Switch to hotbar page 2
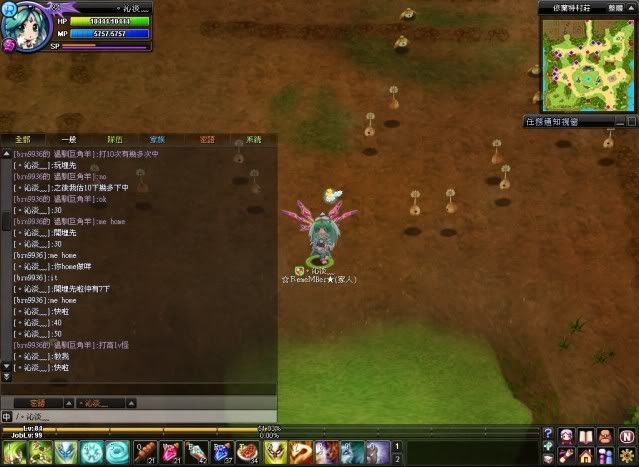This screenshot has width=639, height=467. pos(399,458)
